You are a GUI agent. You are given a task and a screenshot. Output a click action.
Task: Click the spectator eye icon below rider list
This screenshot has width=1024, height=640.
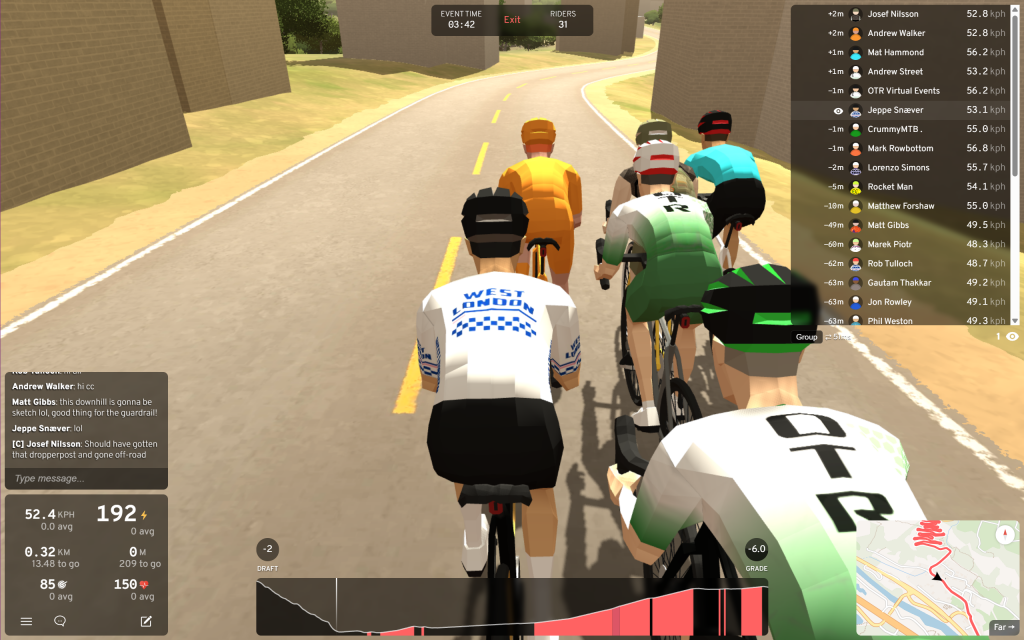pos(1012,337)
